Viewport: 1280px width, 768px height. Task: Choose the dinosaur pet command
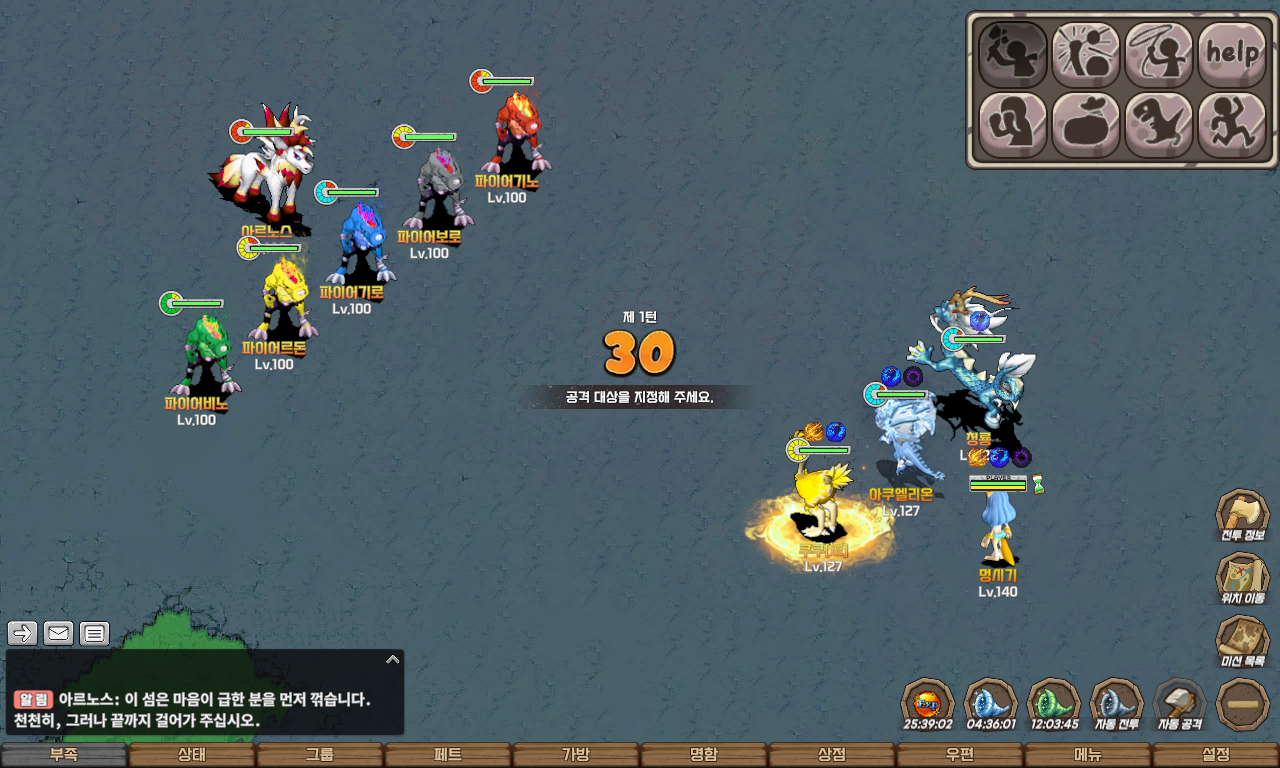[1158, 125]
